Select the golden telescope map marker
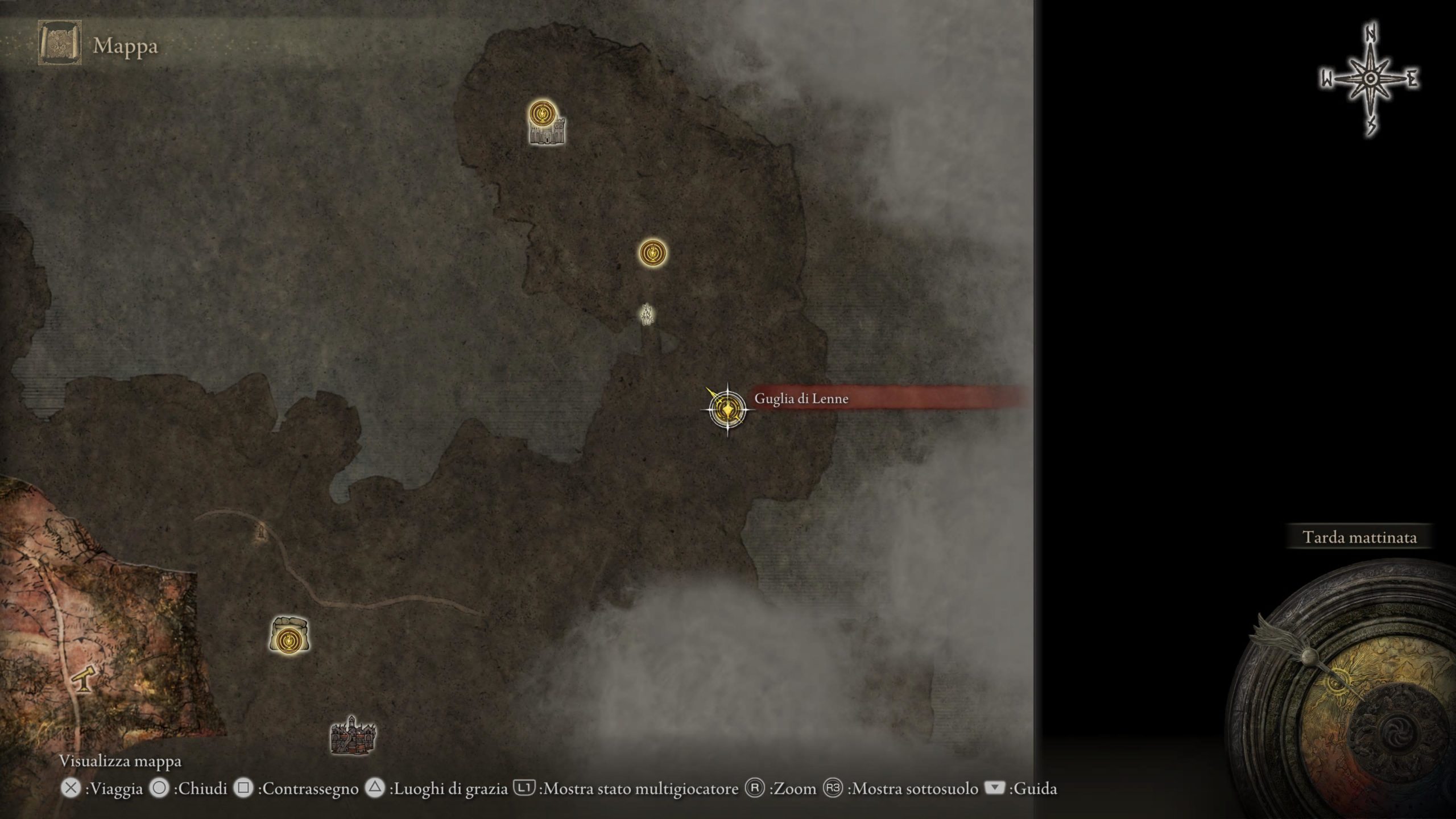1456x819 pixels. pos(84,679)
